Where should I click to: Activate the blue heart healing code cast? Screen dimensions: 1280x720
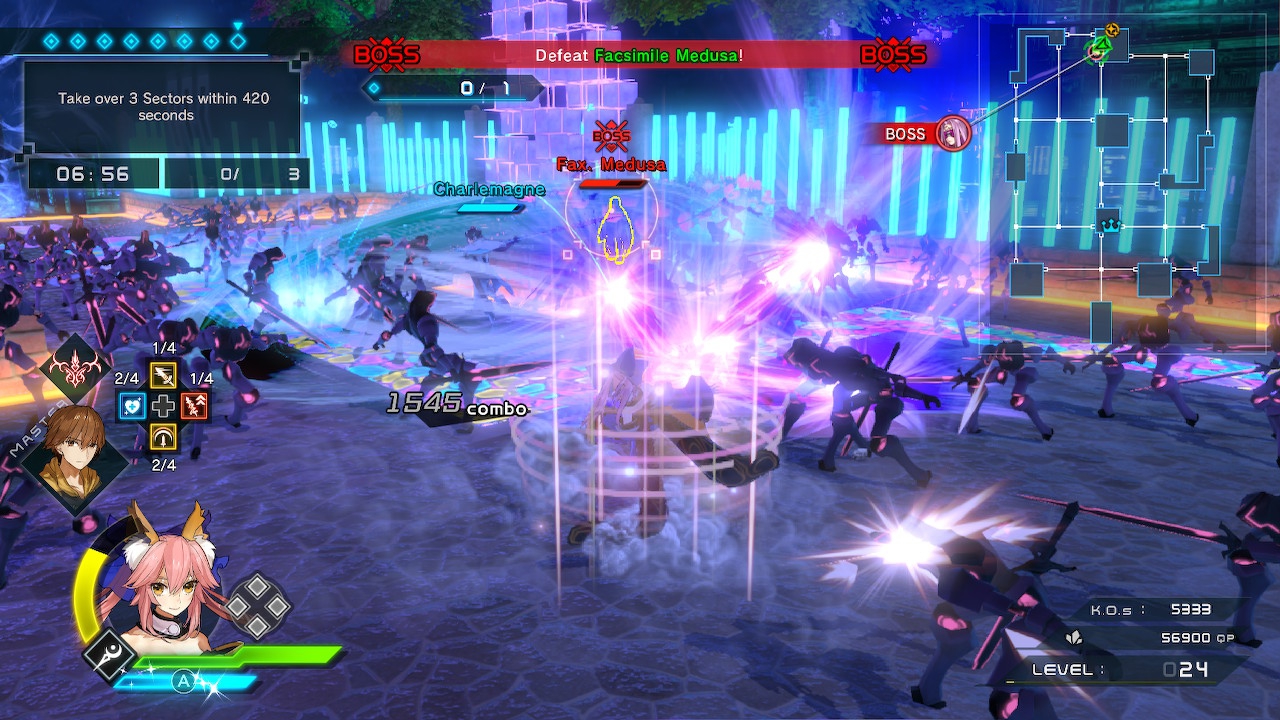tap(133, 406)
